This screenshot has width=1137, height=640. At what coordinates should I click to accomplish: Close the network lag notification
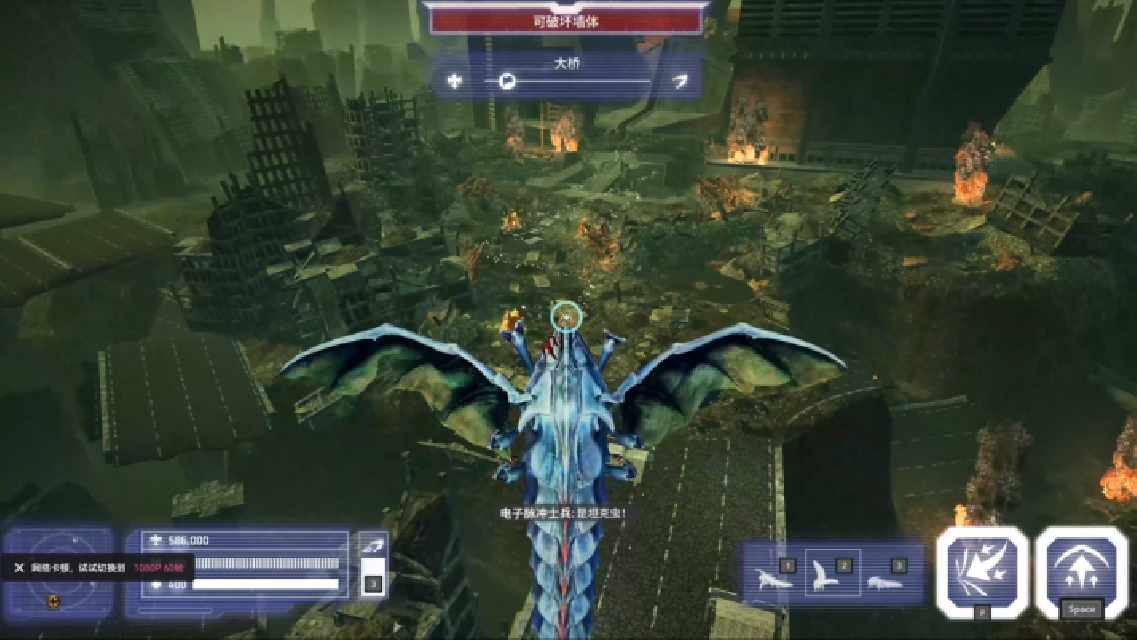click(18, 567)
